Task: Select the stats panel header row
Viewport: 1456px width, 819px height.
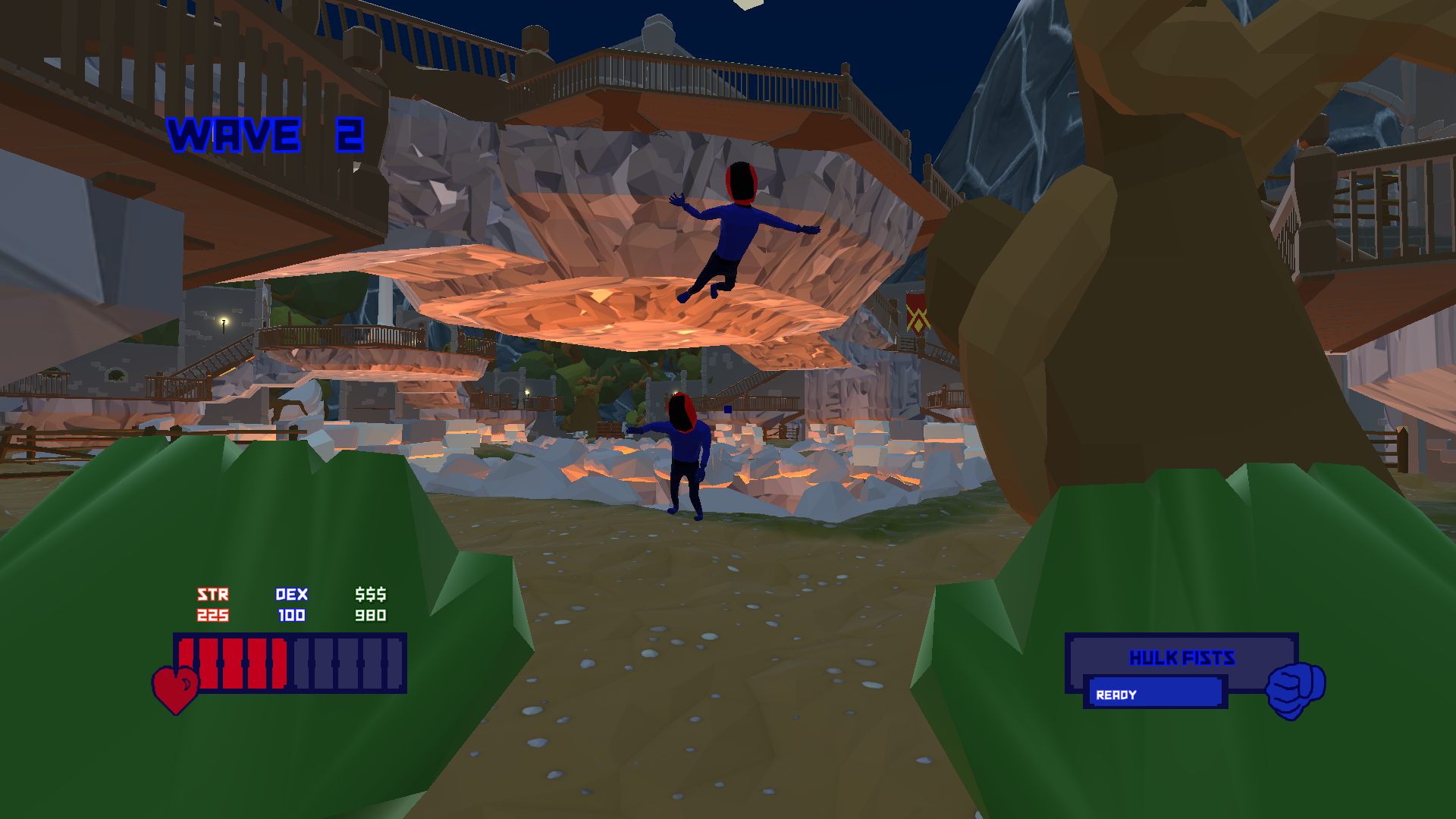Action: [x=293, y=595]
